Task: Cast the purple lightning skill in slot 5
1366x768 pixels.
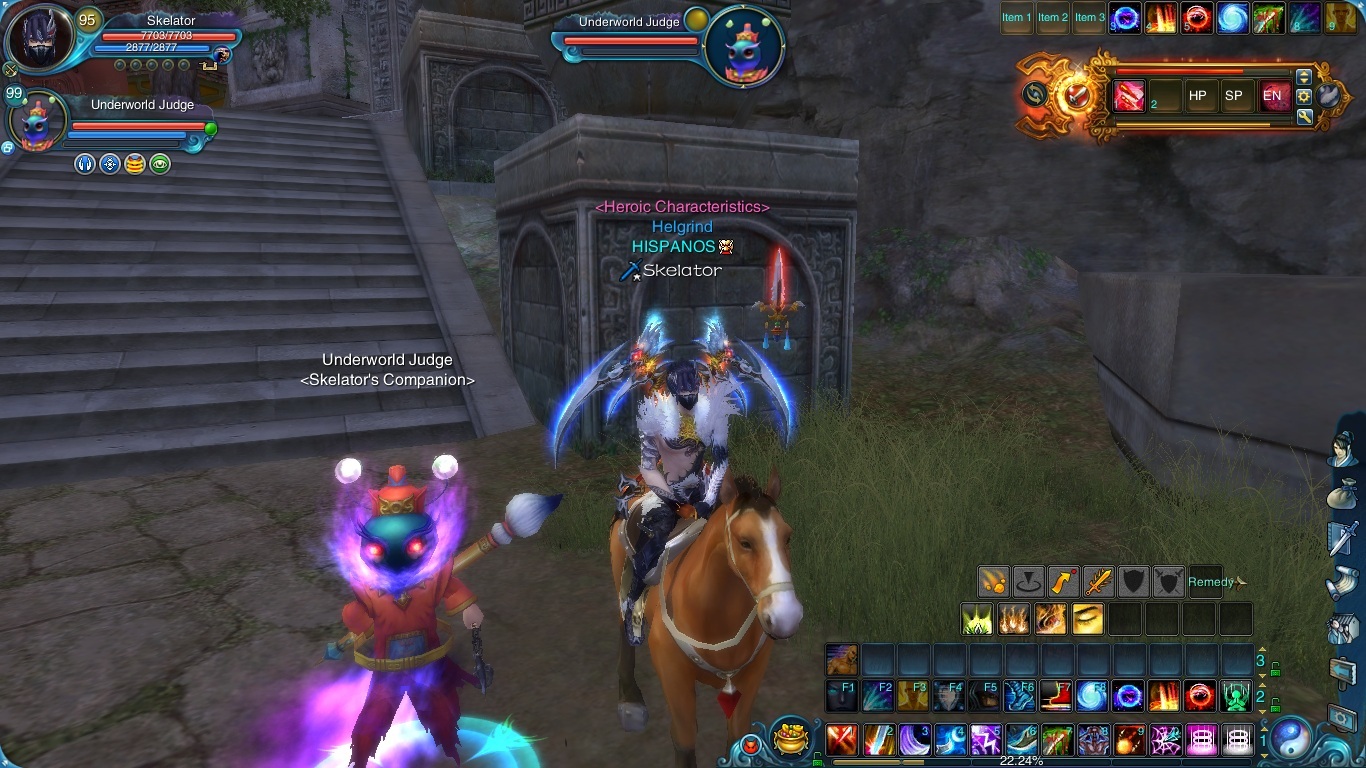Action: click(986, 740)
